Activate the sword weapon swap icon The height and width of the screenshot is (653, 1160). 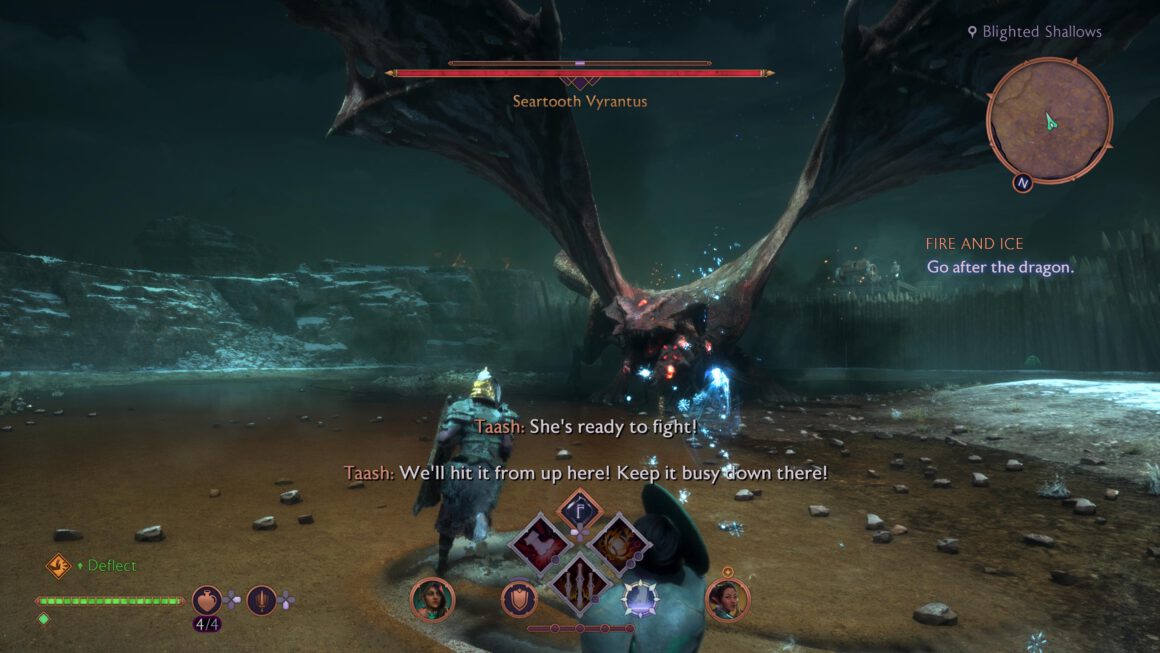261,600
